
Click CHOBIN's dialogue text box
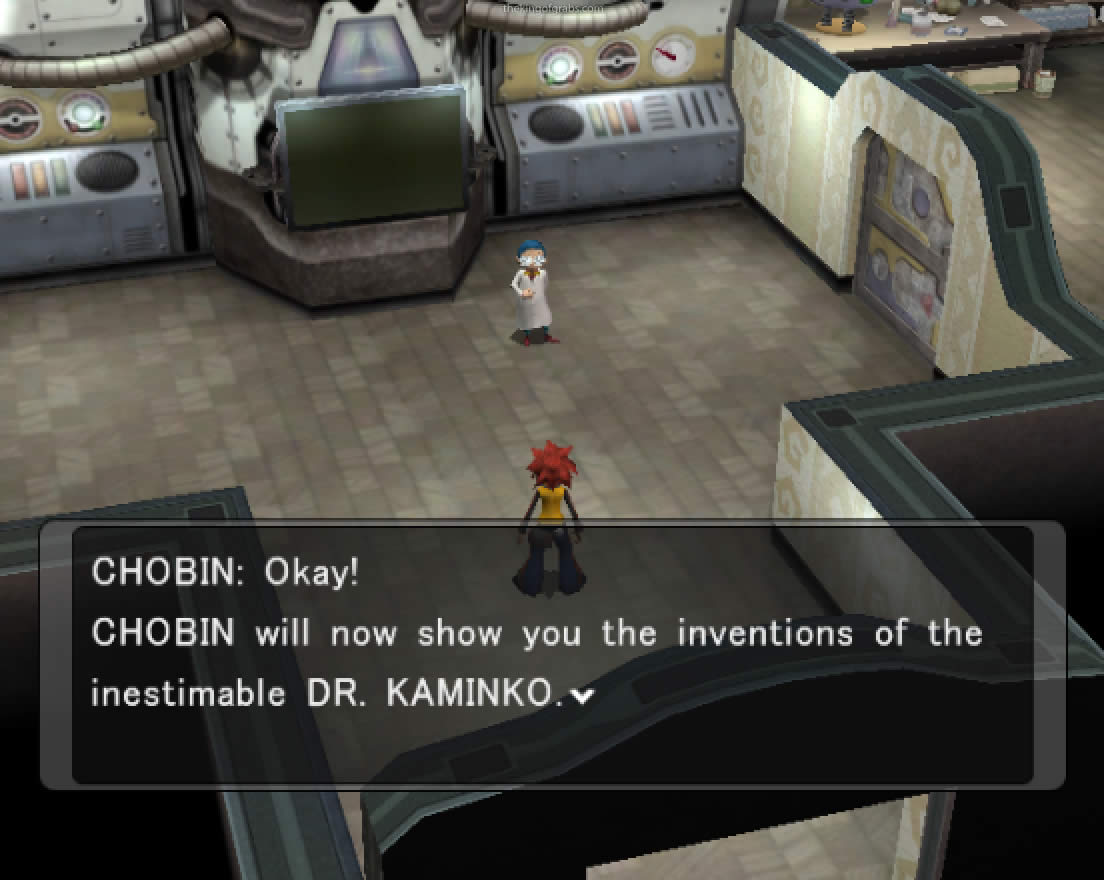pyautogui.click(x=552, y=654)
